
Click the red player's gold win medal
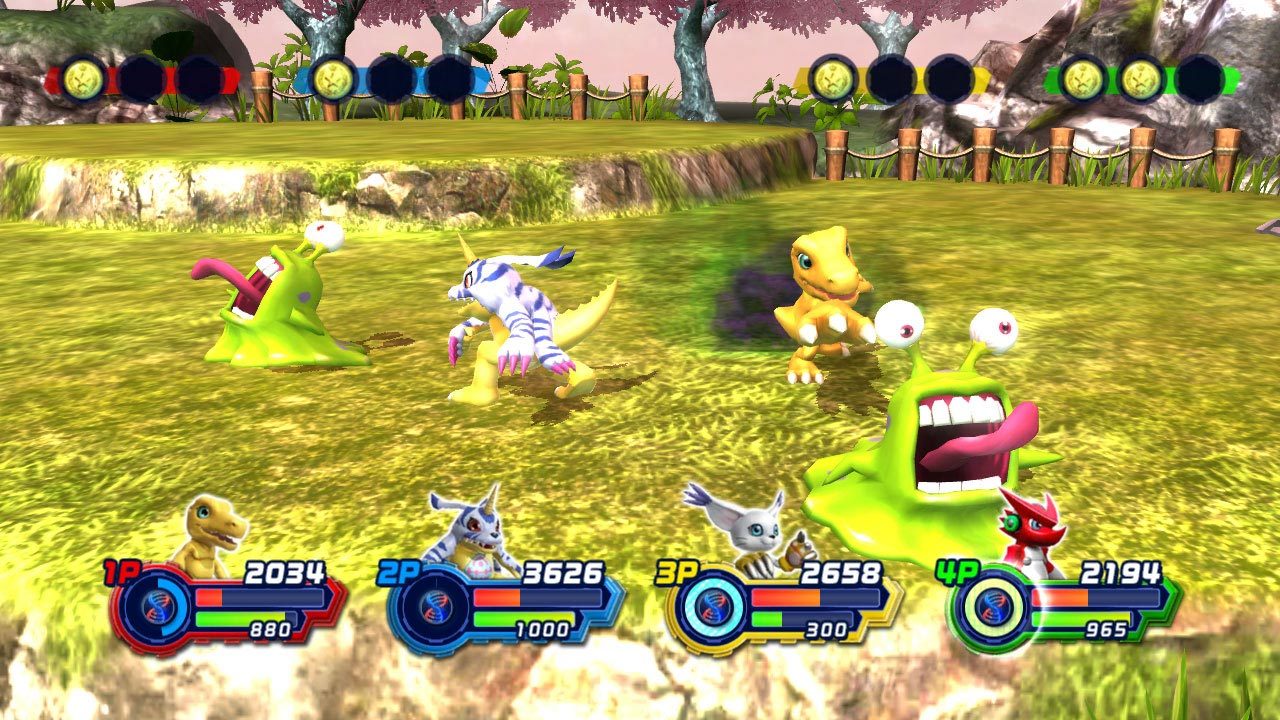[x=83, y=79]
